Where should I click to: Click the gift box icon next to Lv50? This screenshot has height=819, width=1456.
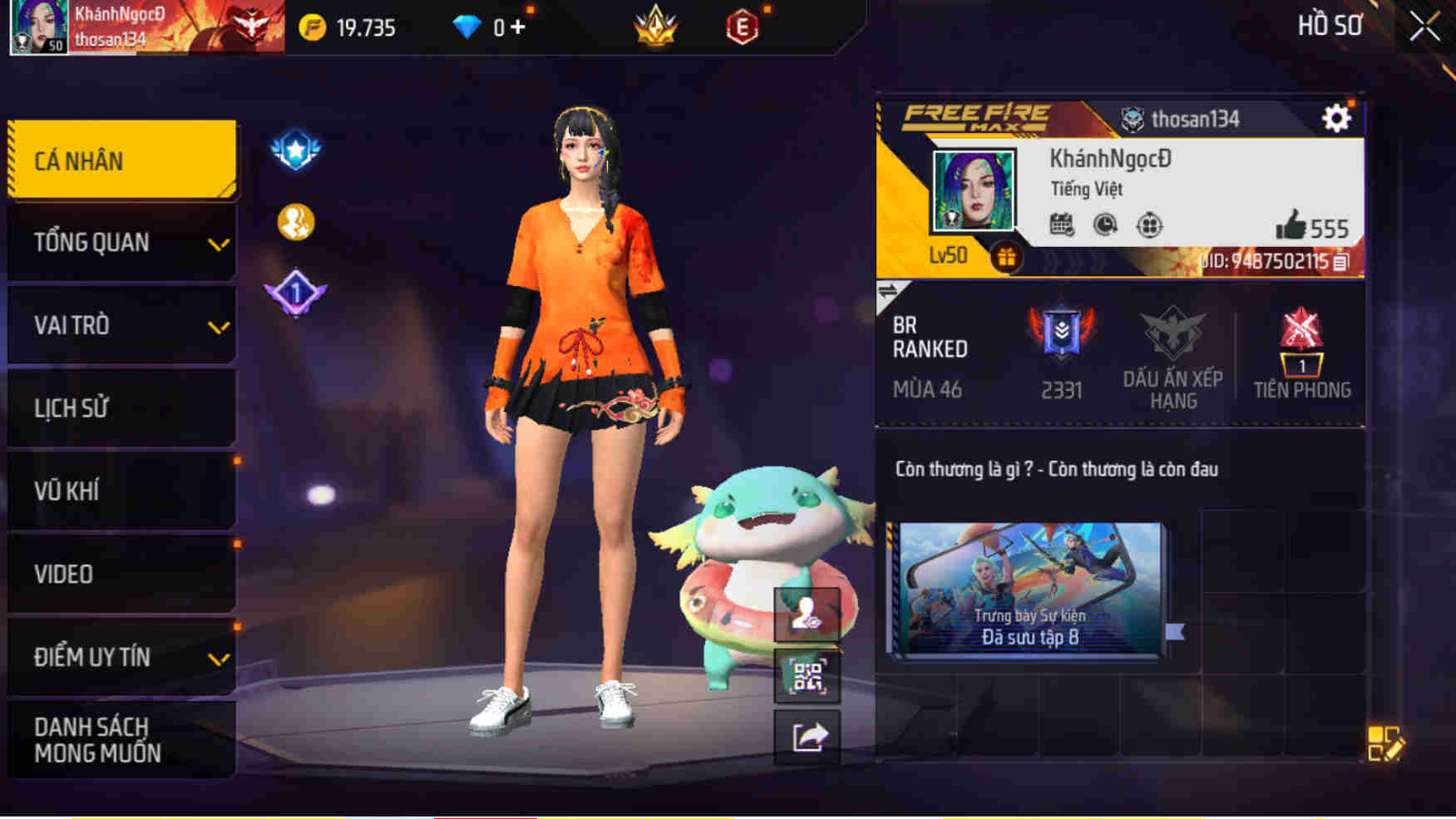click(1007, 258)
